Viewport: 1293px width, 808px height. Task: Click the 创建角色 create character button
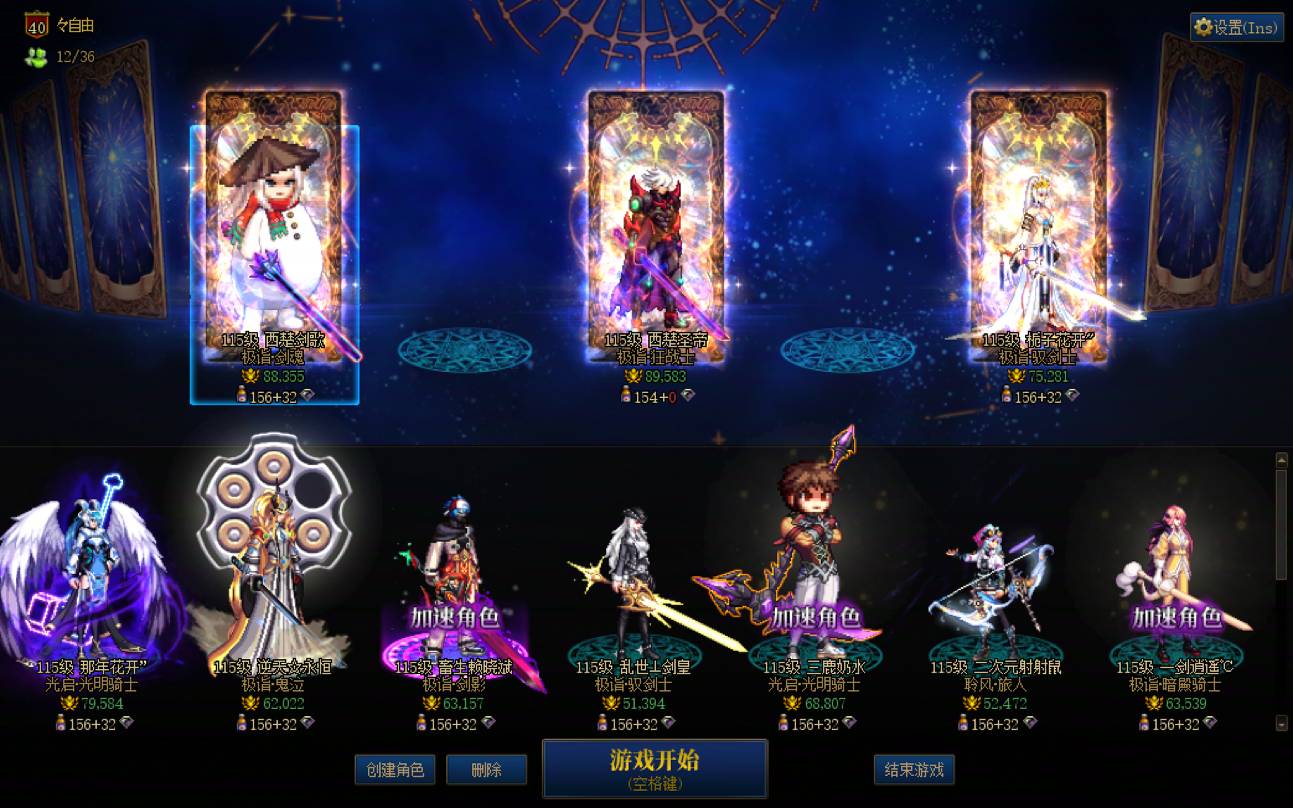point(394,769)
